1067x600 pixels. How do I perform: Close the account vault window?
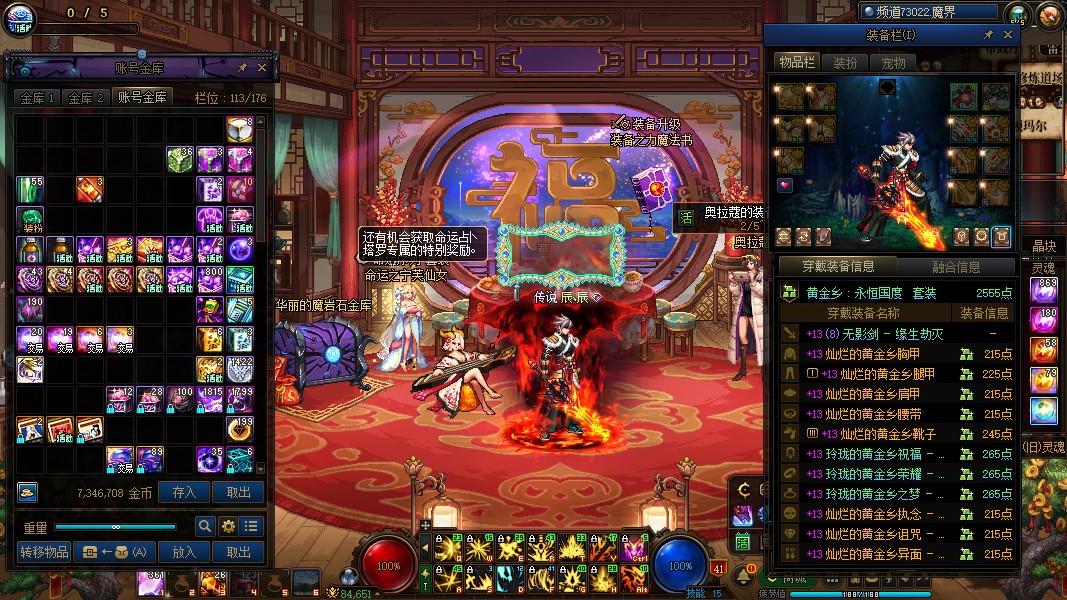pos(262,67)
